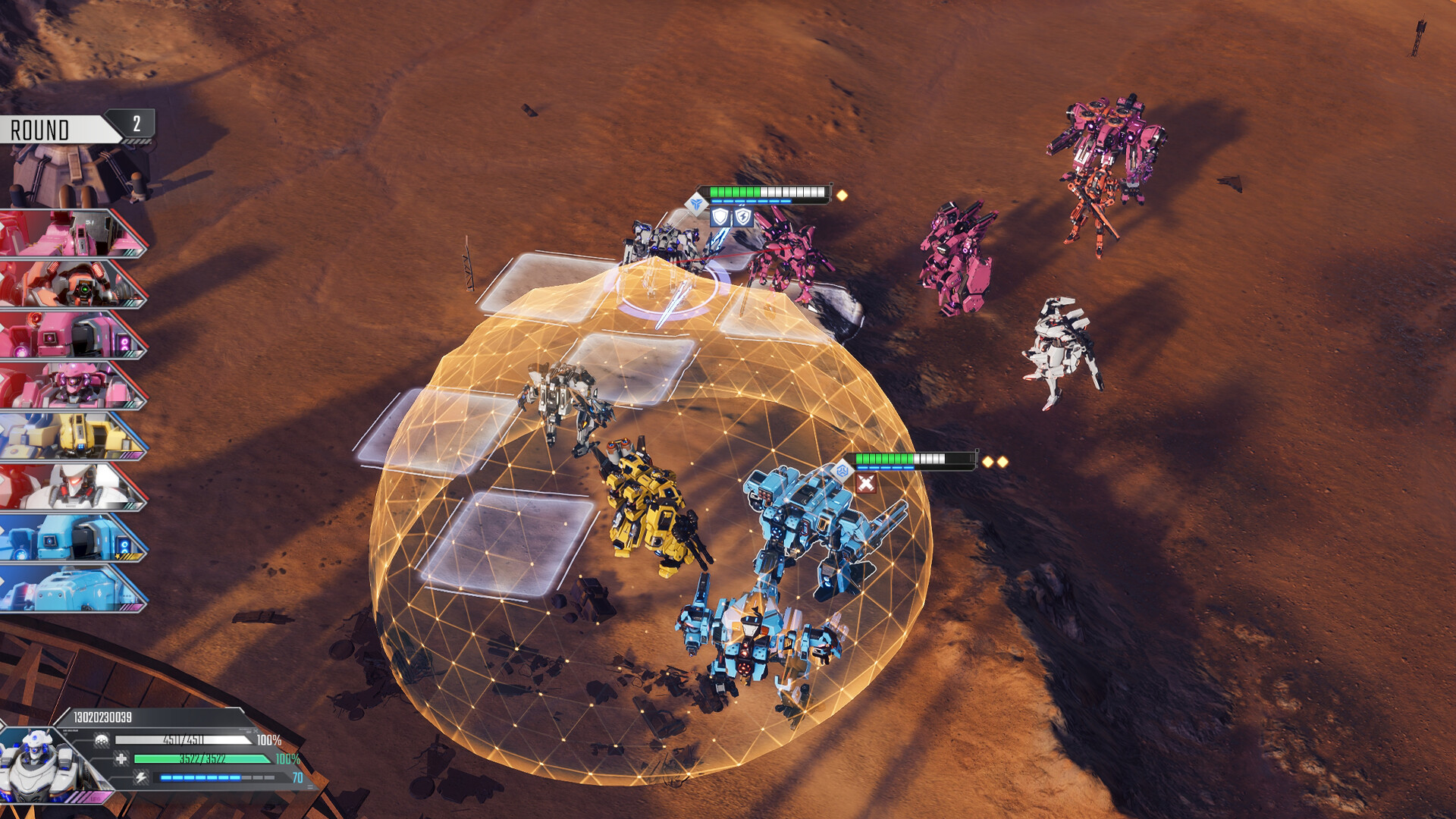Select the pink round-helmet mech portrait
The height and width of the screenshot is (819, 1456).
(72, 386)
